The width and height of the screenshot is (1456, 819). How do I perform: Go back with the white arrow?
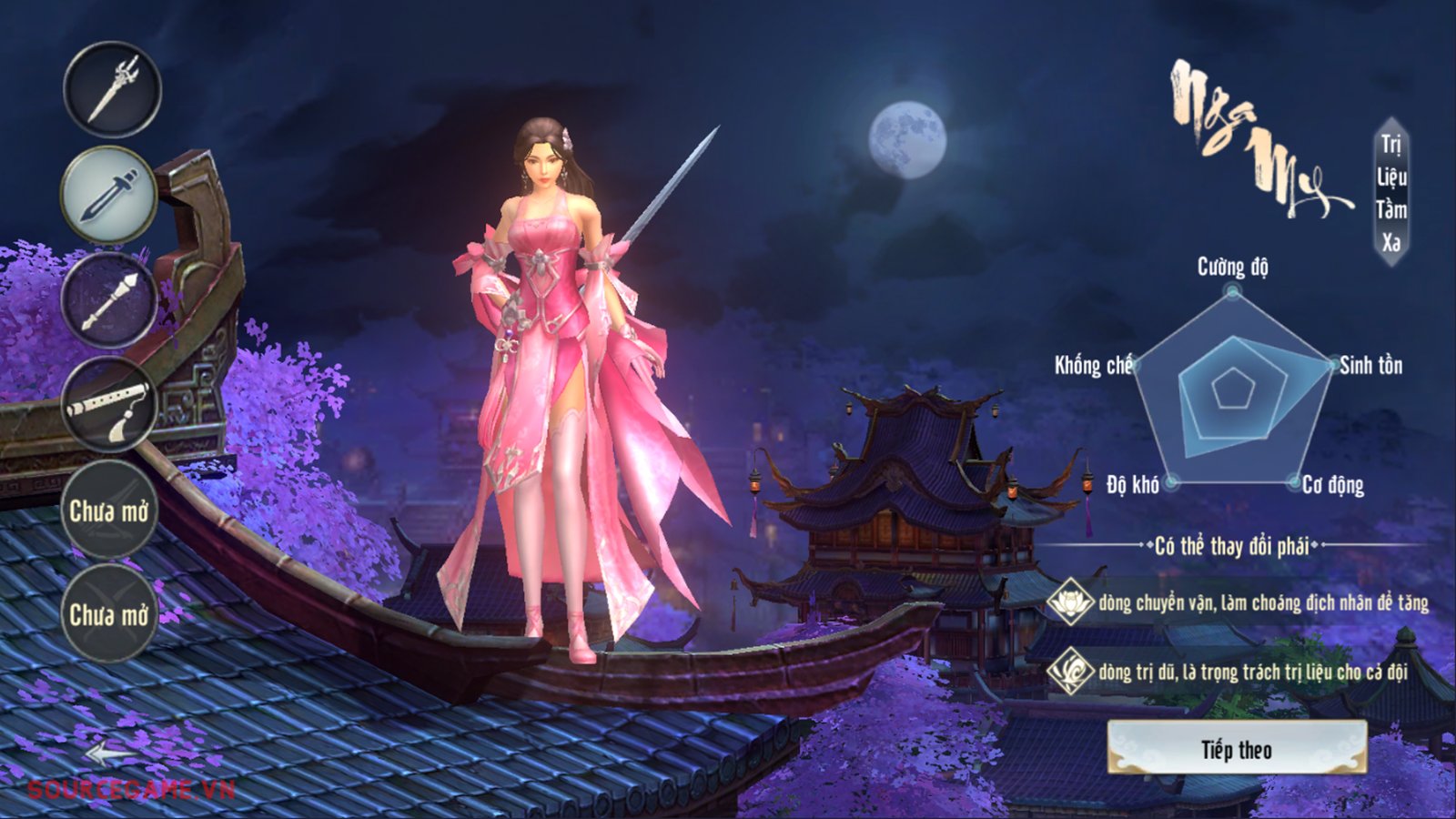click(111, 753)
